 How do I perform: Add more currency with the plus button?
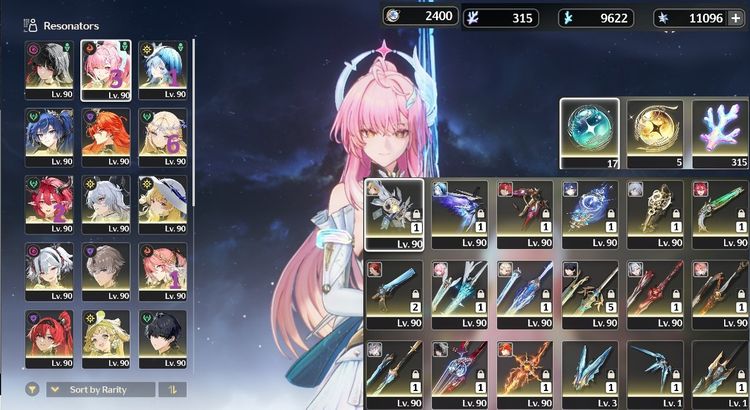[737, 17]
